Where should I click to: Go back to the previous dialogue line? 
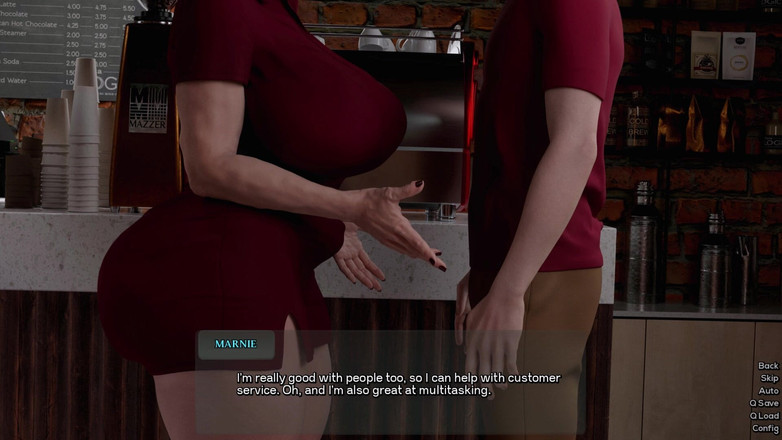(x=767, y=366)
